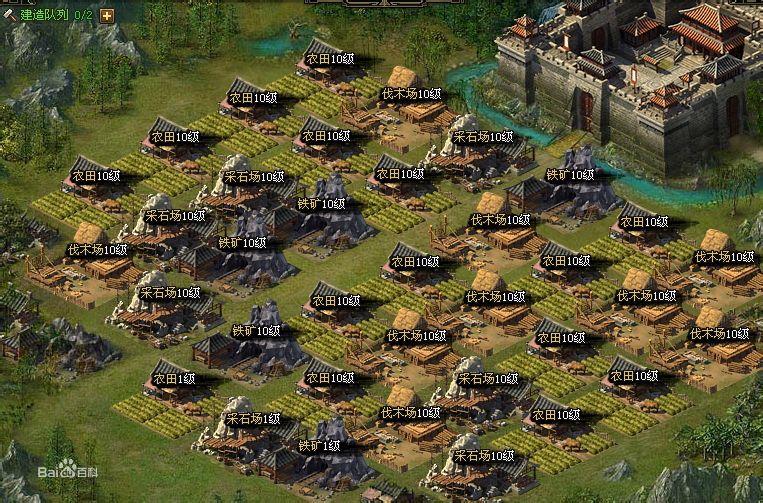The image size is (763, 503).
Task: Select the 采石场1级 quarry label
Action: click(x=252, y=418)
